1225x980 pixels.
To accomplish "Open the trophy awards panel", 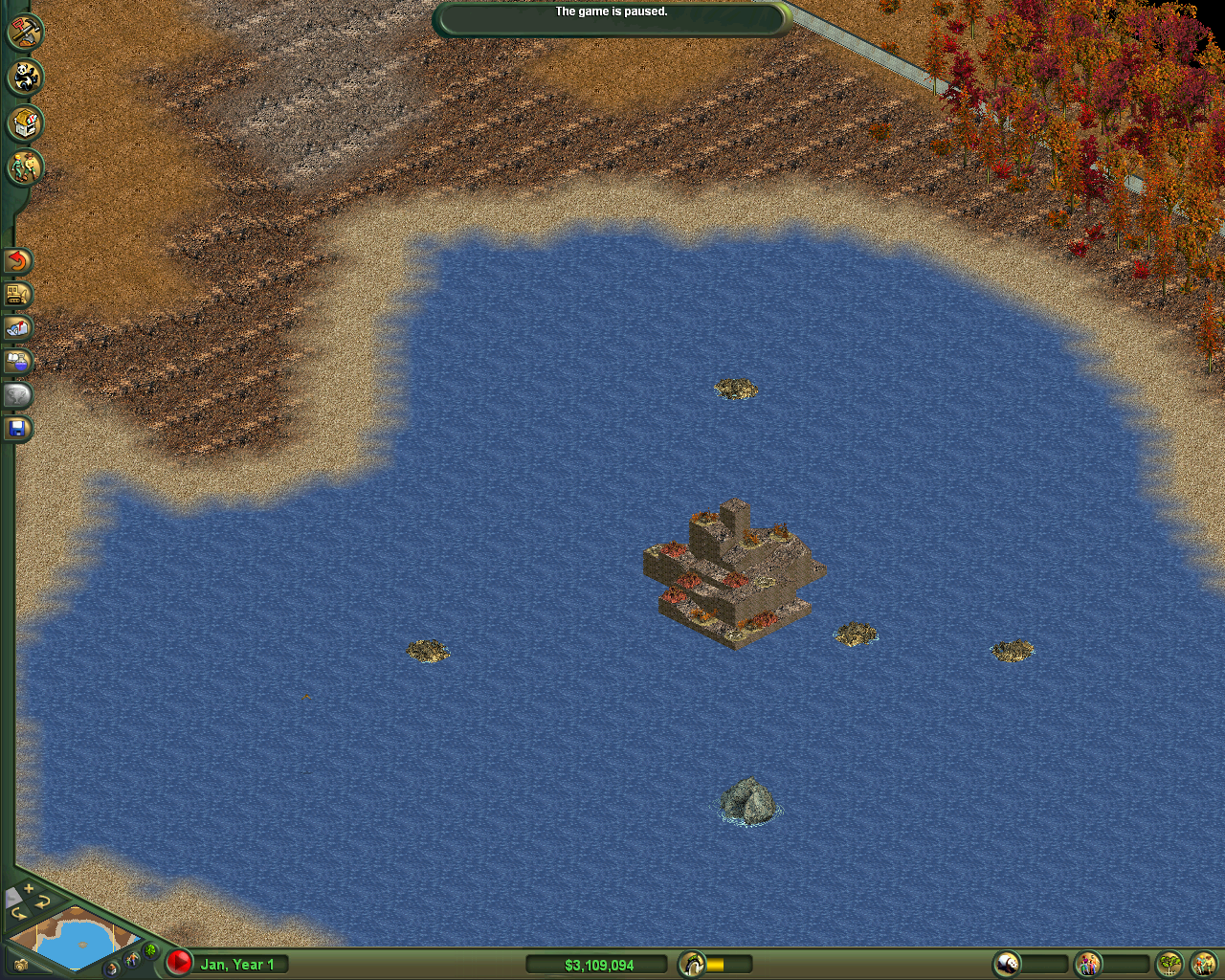I will [x=17, y=395].
